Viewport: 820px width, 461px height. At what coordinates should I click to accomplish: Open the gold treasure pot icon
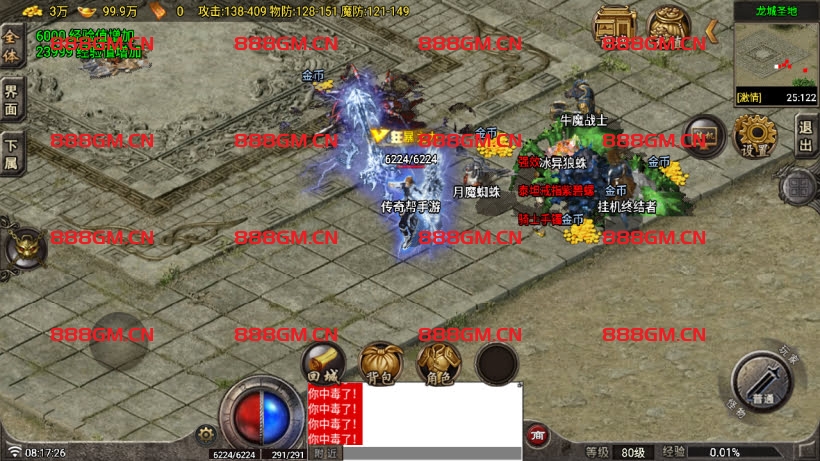coord(670,27)
